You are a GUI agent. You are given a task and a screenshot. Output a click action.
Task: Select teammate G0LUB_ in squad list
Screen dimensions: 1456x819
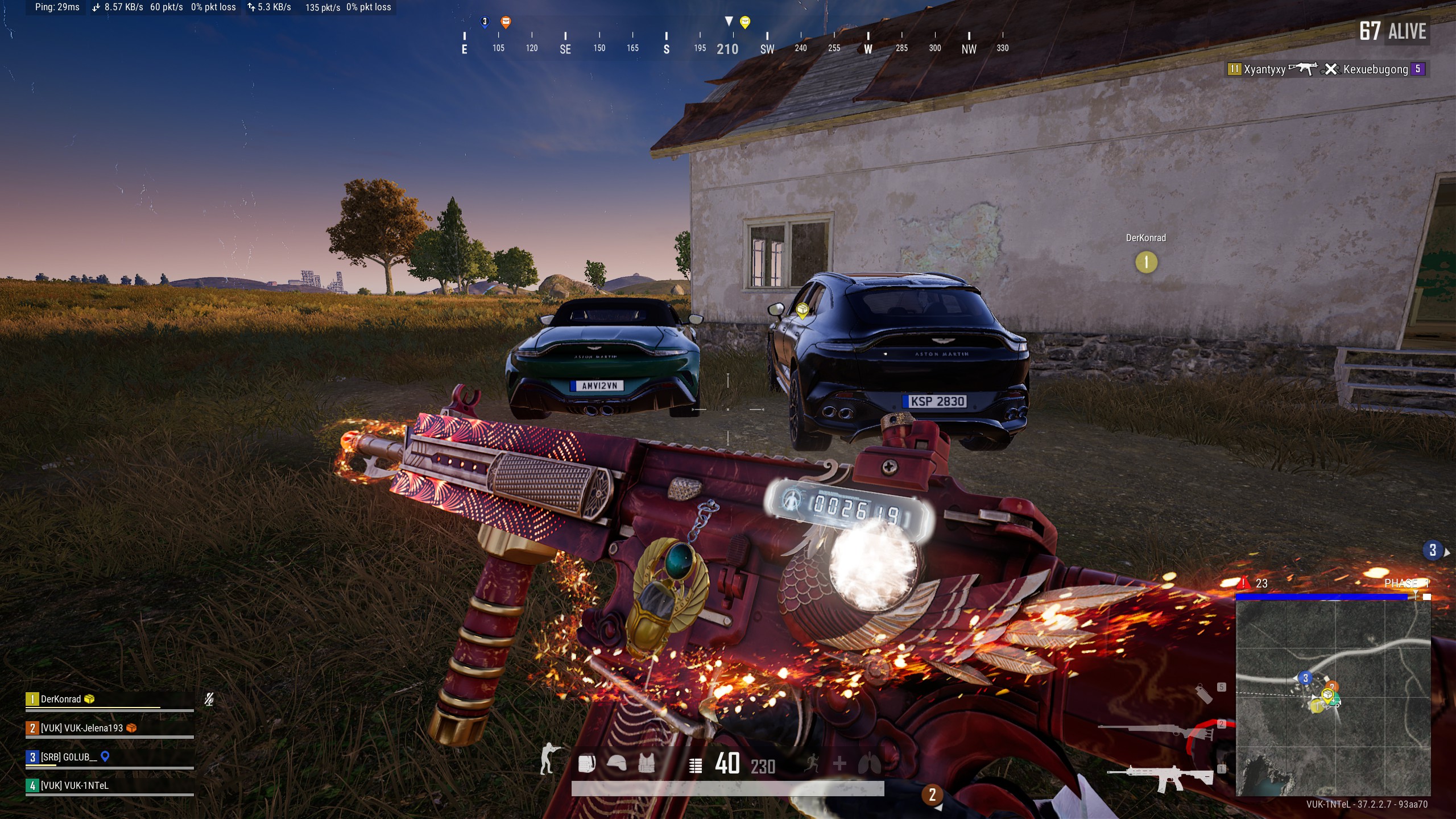[x=68, y=757]
